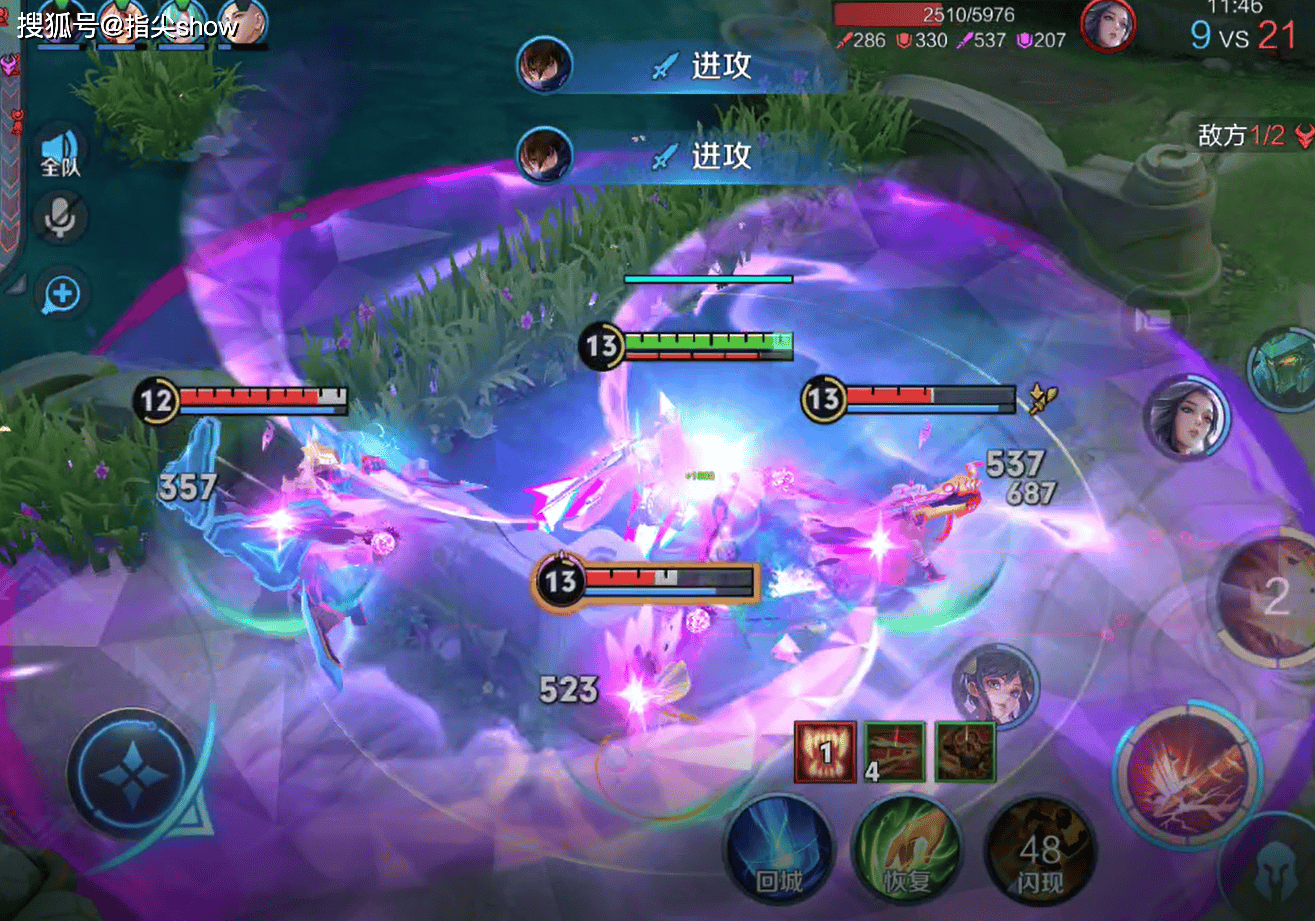
Task: Open the 敌方 1/2 enemy panel
Action: tap(1256, 136)
